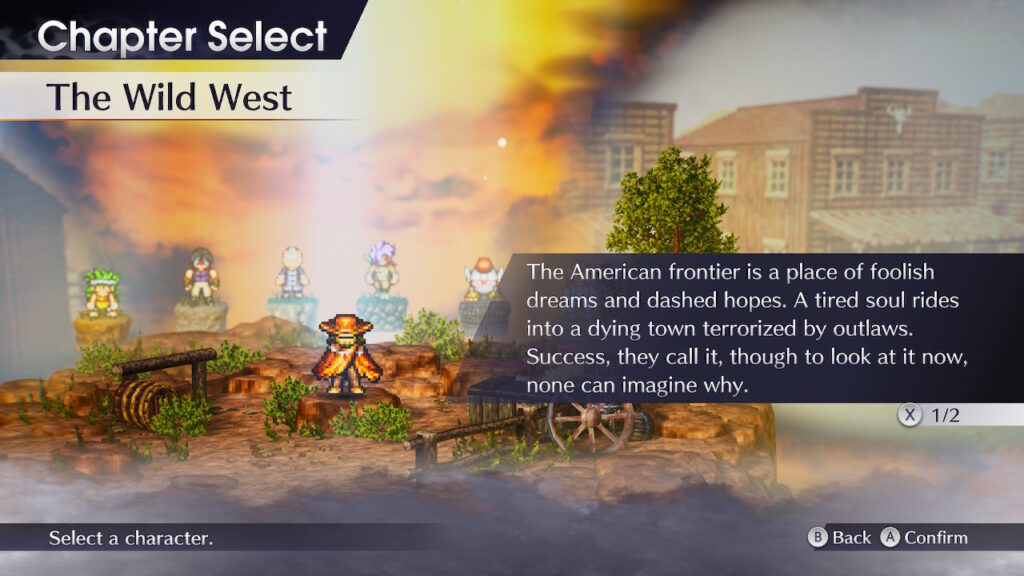Viewport: 1024px width, 576px height.
Task: Click the Back label
Action: (851, 538)
